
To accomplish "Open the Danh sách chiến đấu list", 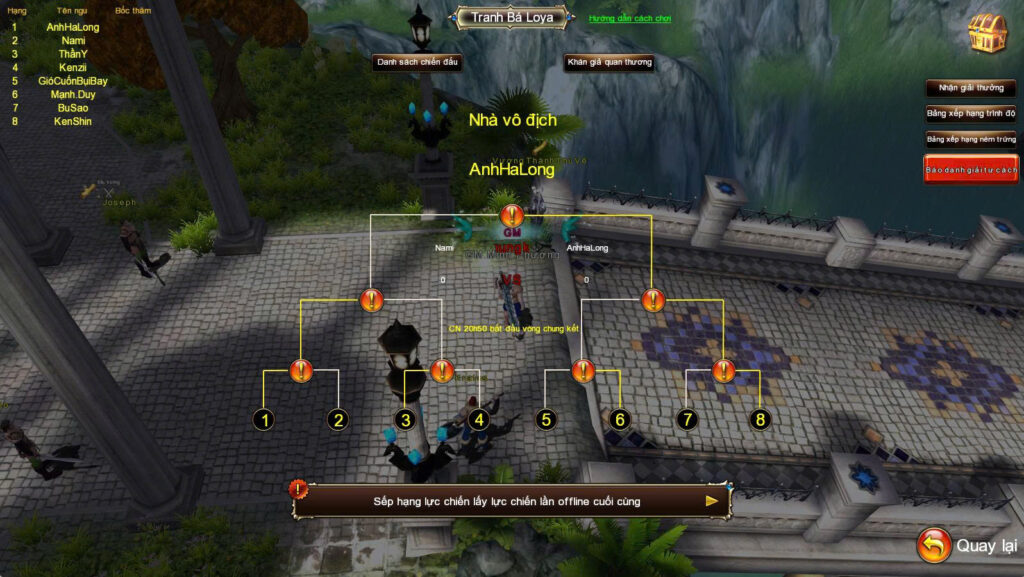I will tap(417, 62).
